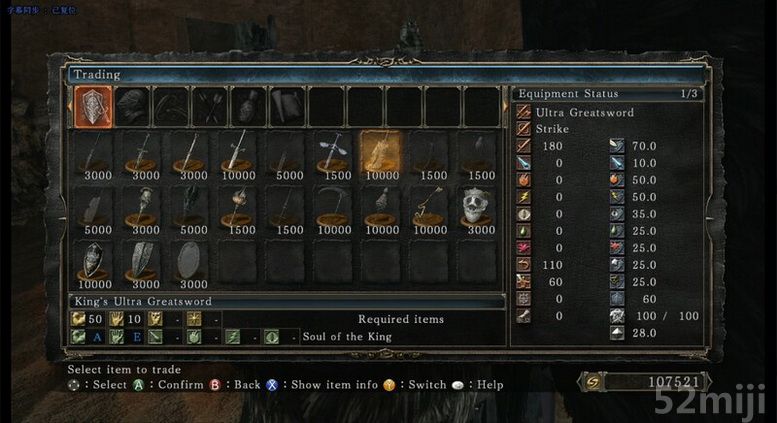Select the golden whip item priced 10000
This screenshot has height=423, width=777.
(430, 209)
